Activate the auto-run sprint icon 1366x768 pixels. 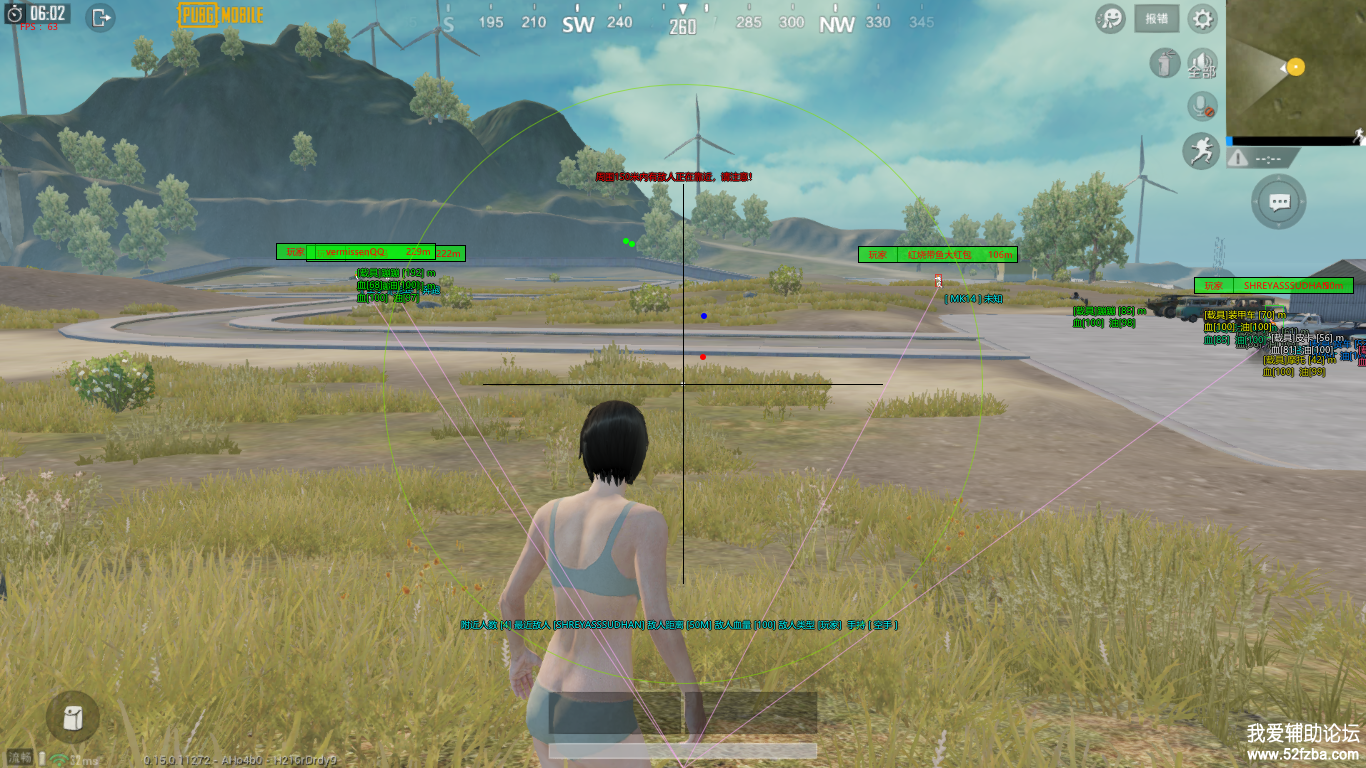tap(1200, 151)
